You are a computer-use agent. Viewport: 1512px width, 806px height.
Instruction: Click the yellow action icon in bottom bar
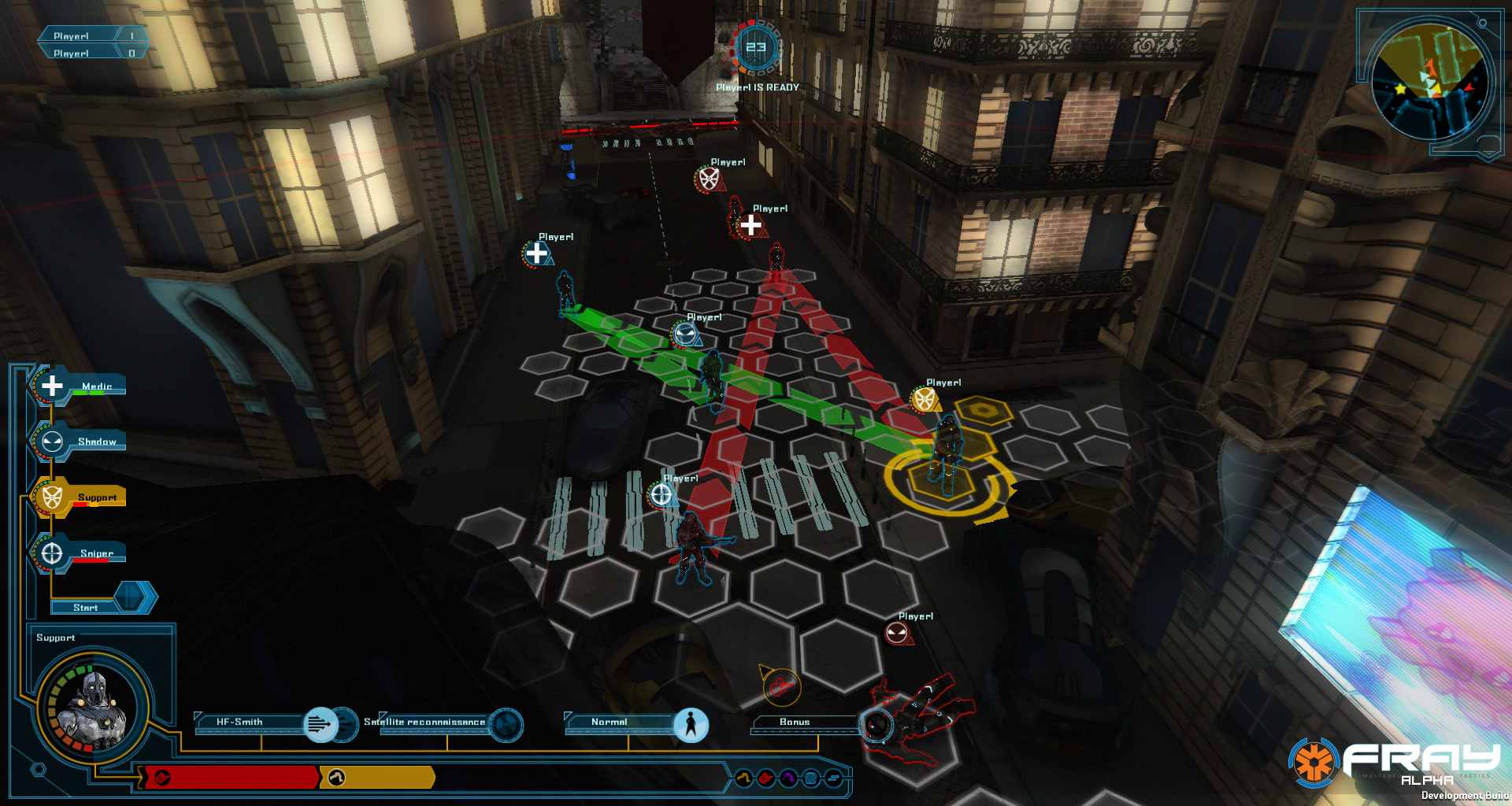pos(743,778)
